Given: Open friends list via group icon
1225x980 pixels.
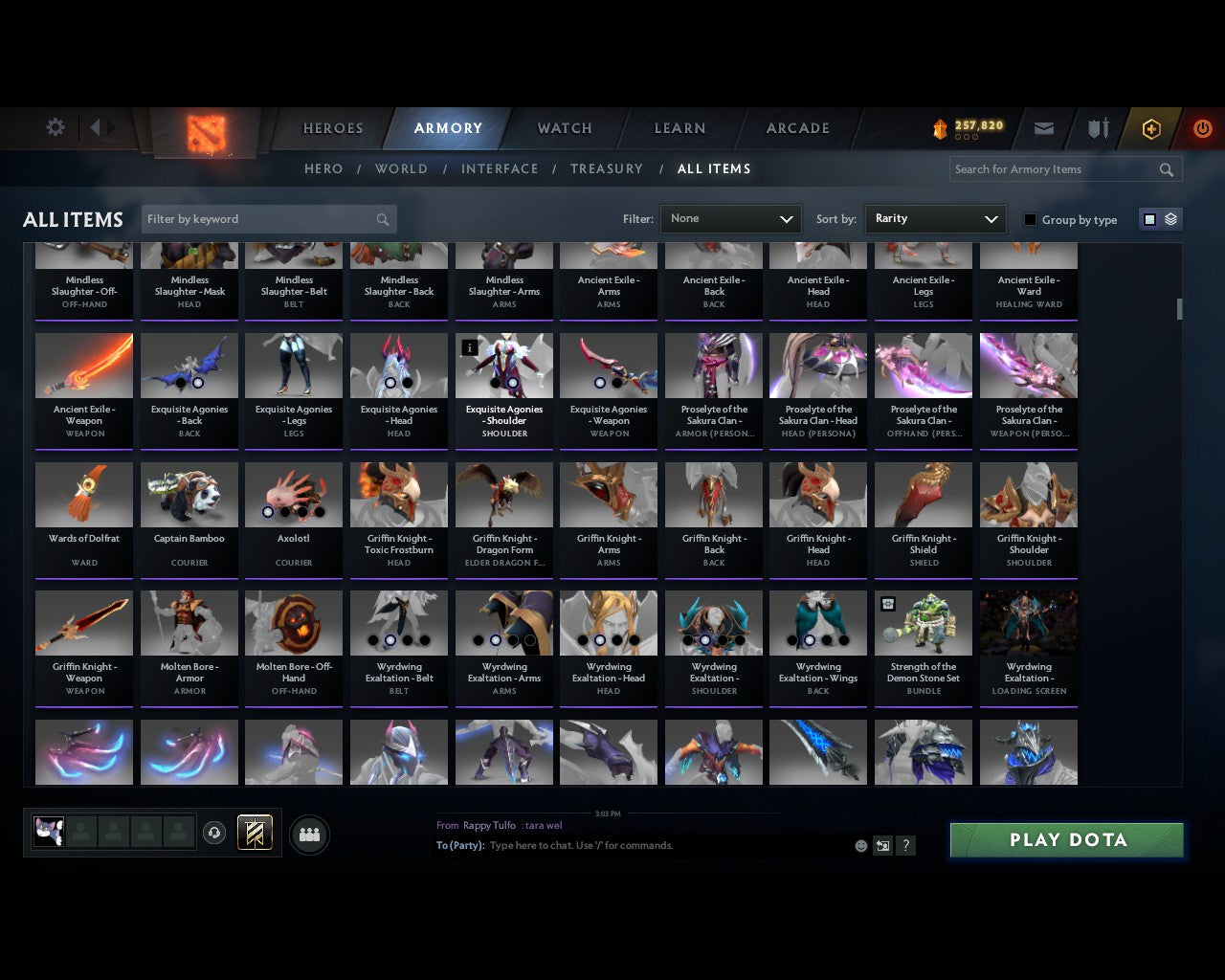Looking at the screenshot, I should [x=309, y=835].
